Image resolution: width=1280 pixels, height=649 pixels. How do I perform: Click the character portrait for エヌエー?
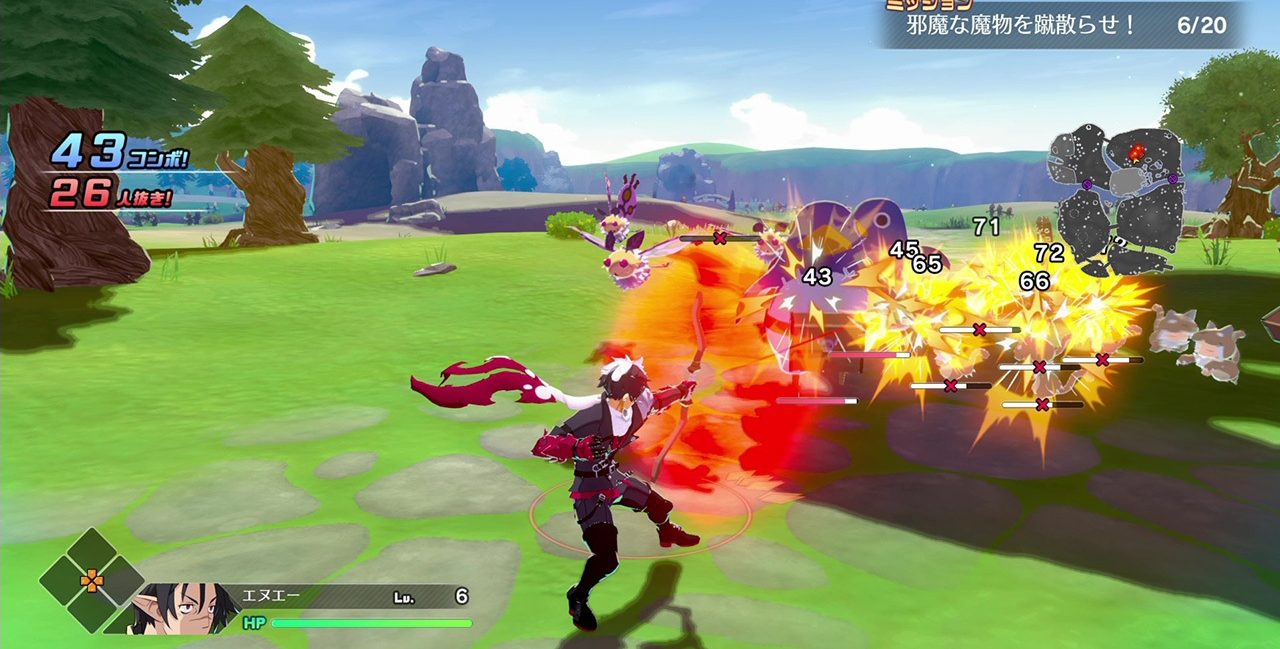(184, 608)
